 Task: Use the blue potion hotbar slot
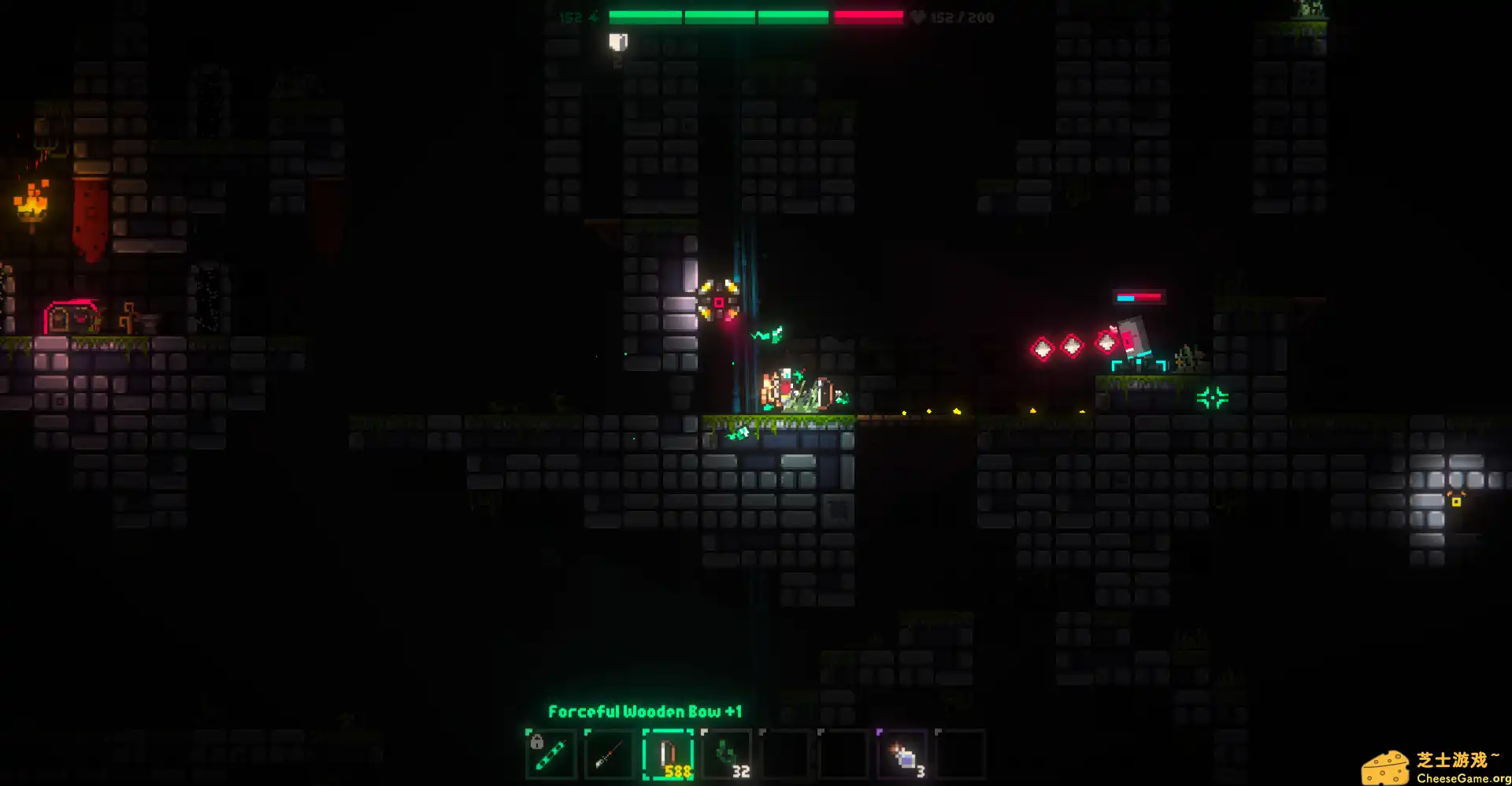[902, 754]
